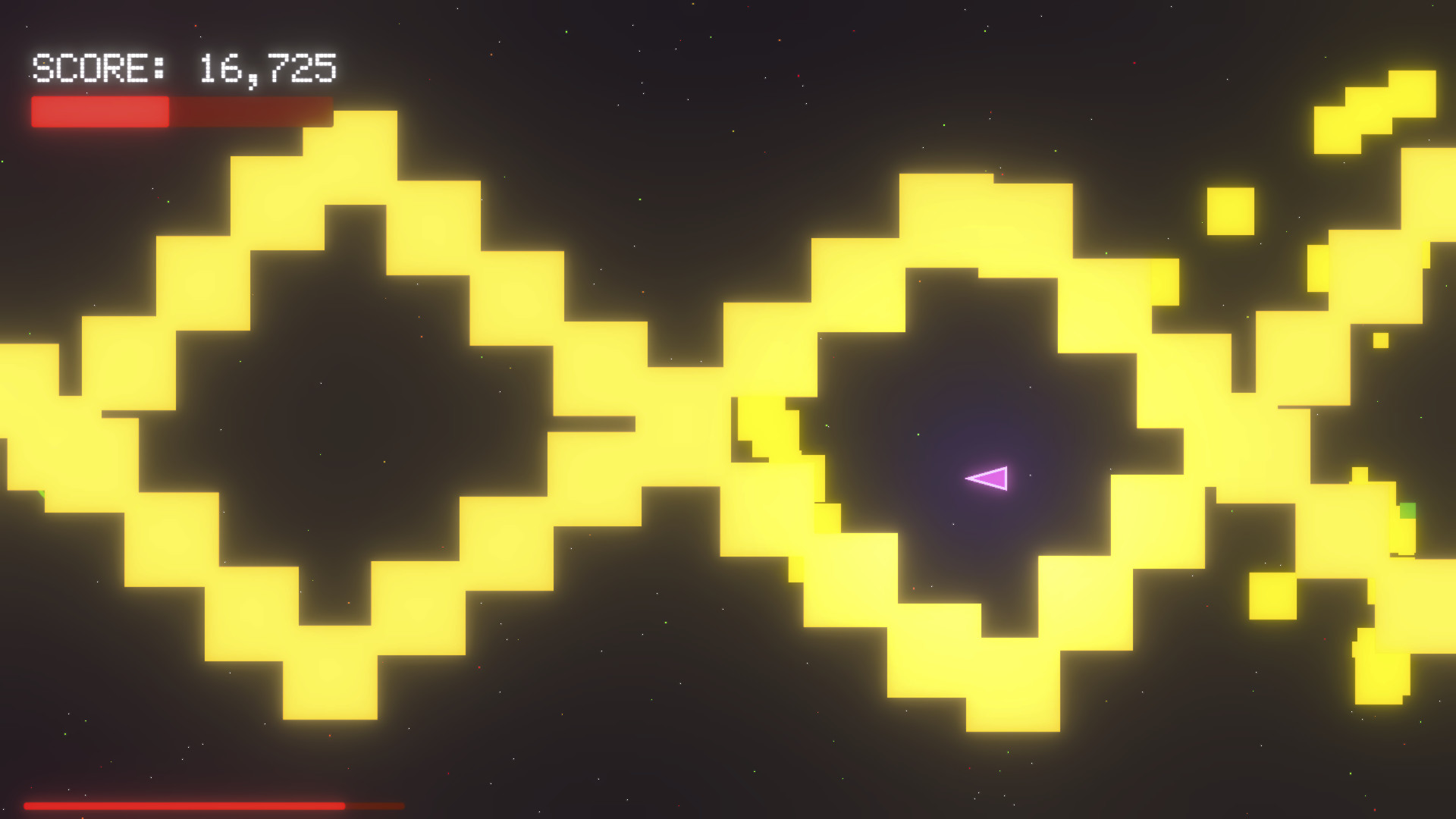Click the bright red portion of the health bar
This screenshot has height=819, width=1456.
99,111
